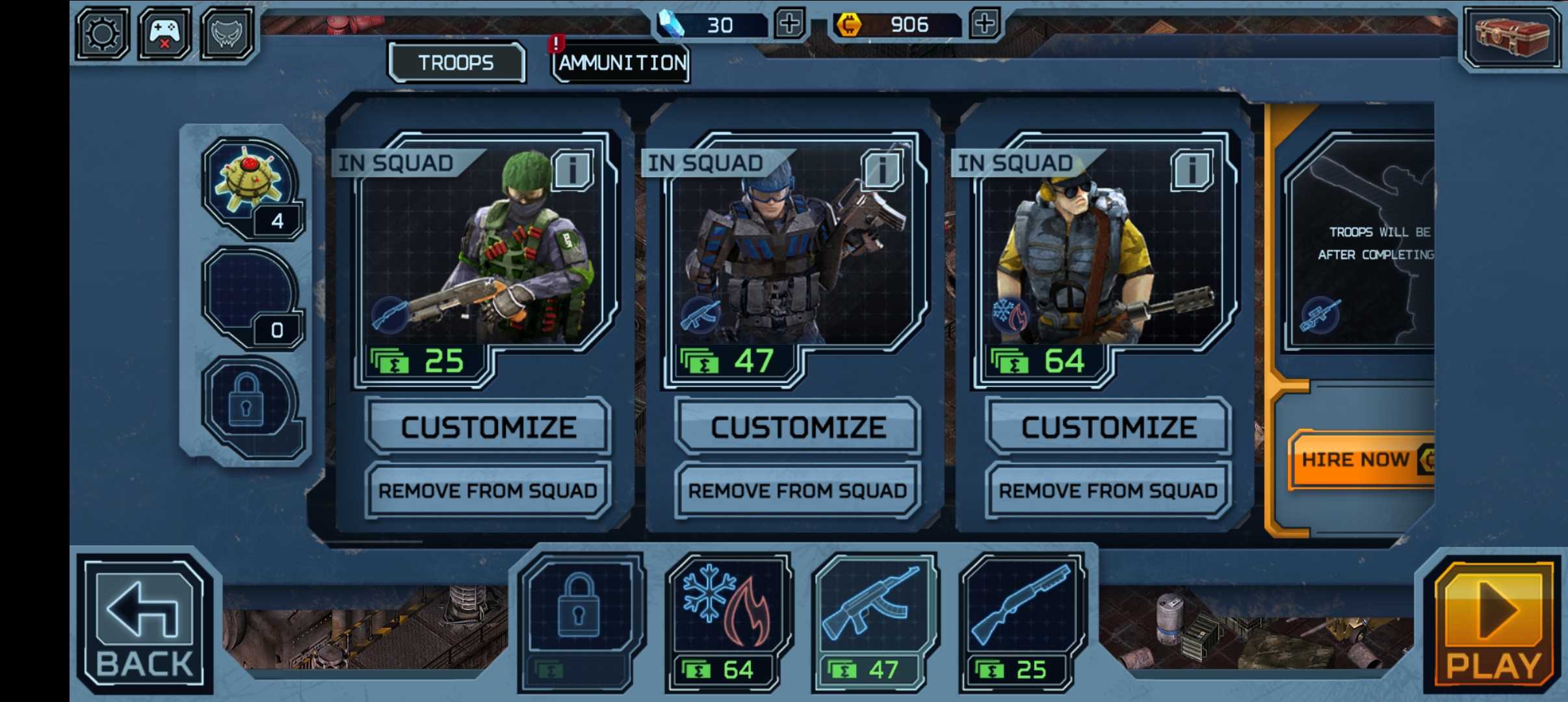Remove the frost-fire trooper from squad

(1108, 491)
